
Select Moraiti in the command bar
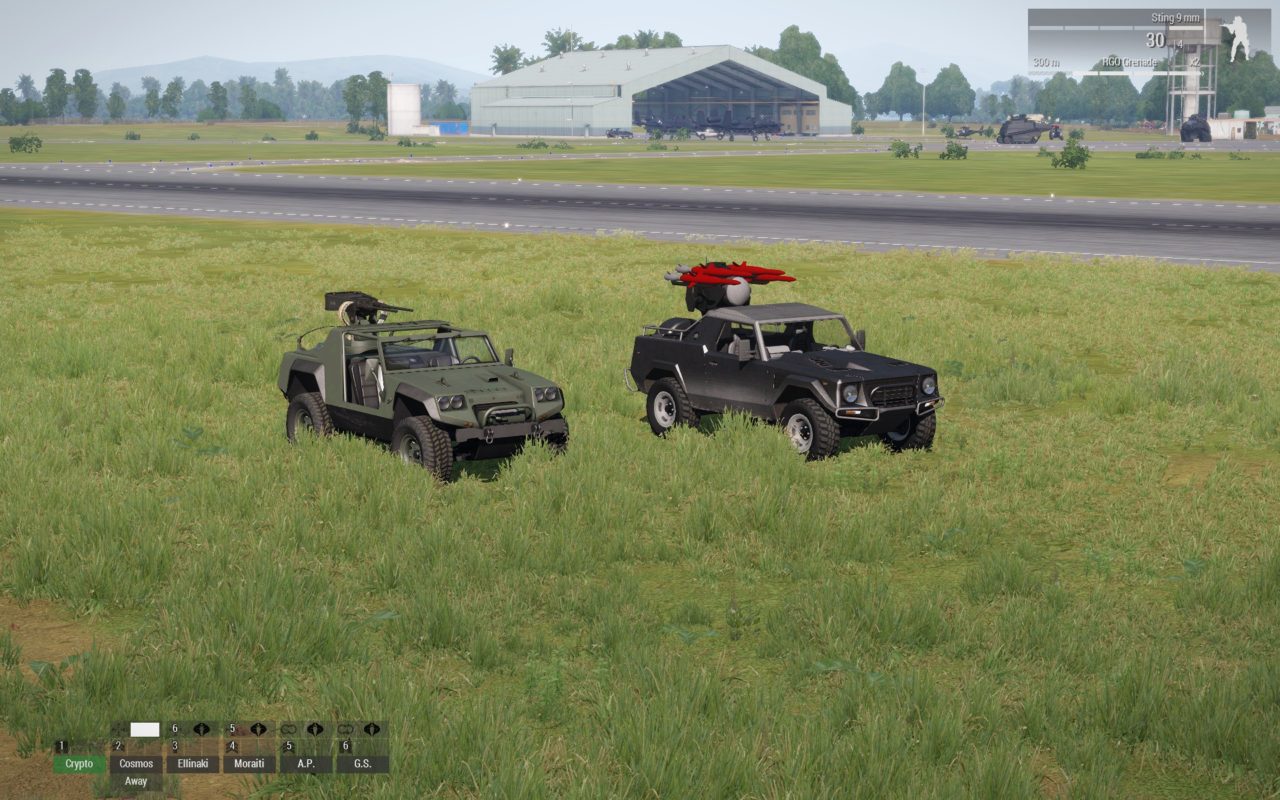tap(250, 763)
